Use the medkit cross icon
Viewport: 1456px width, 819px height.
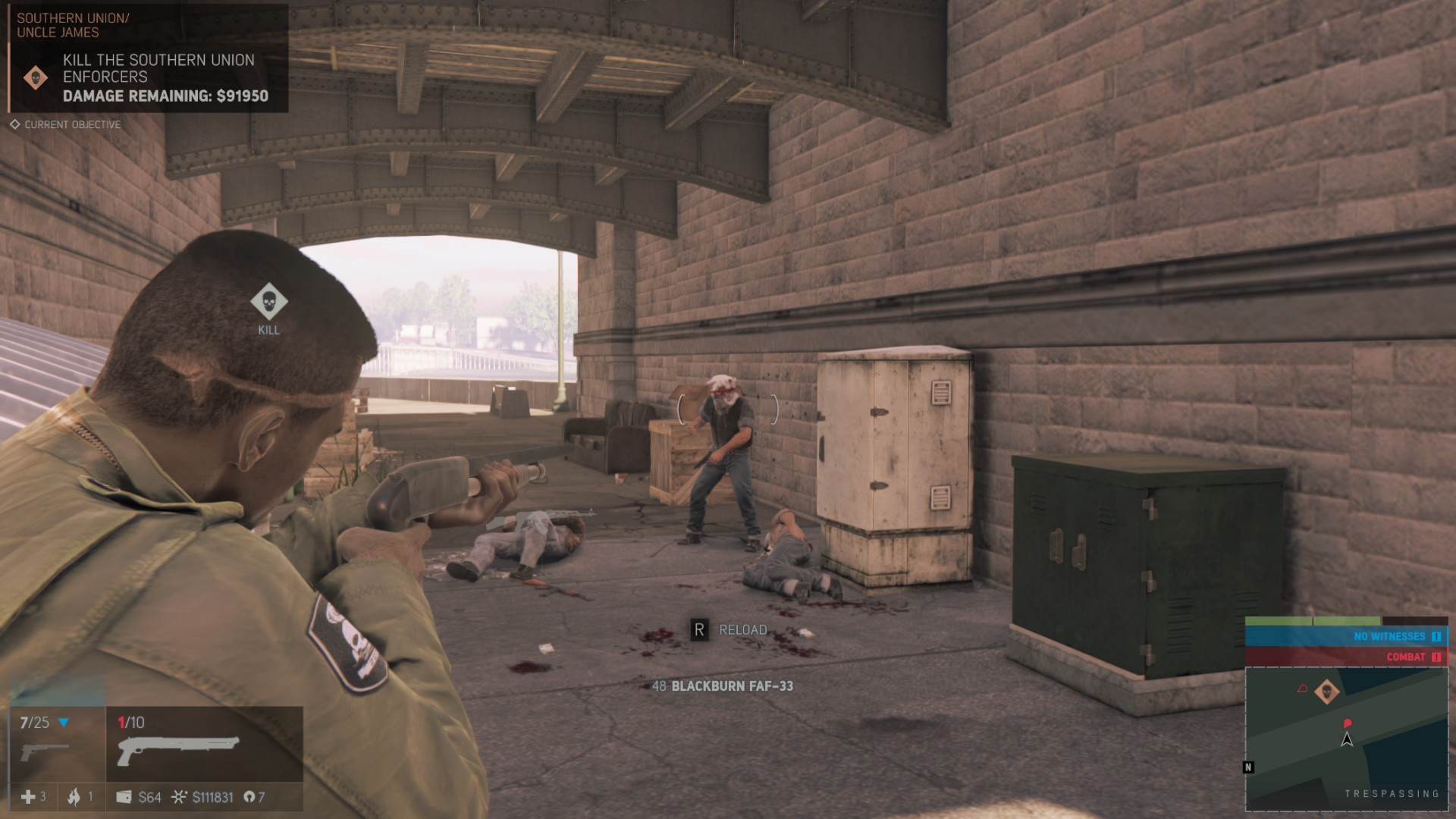[28, 797]
